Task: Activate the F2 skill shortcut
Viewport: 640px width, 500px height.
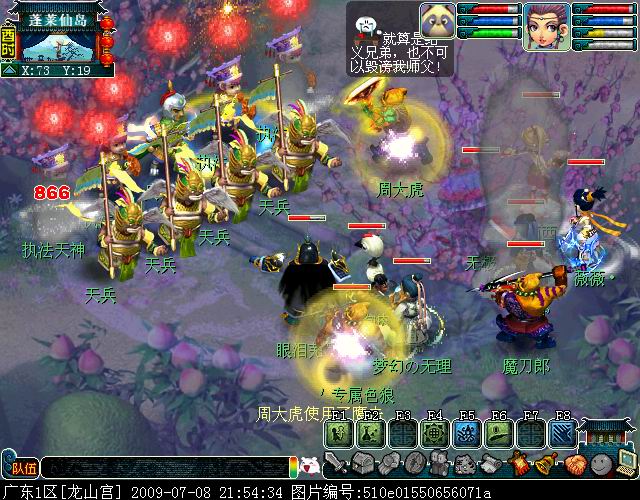Action: coord(370,432)
